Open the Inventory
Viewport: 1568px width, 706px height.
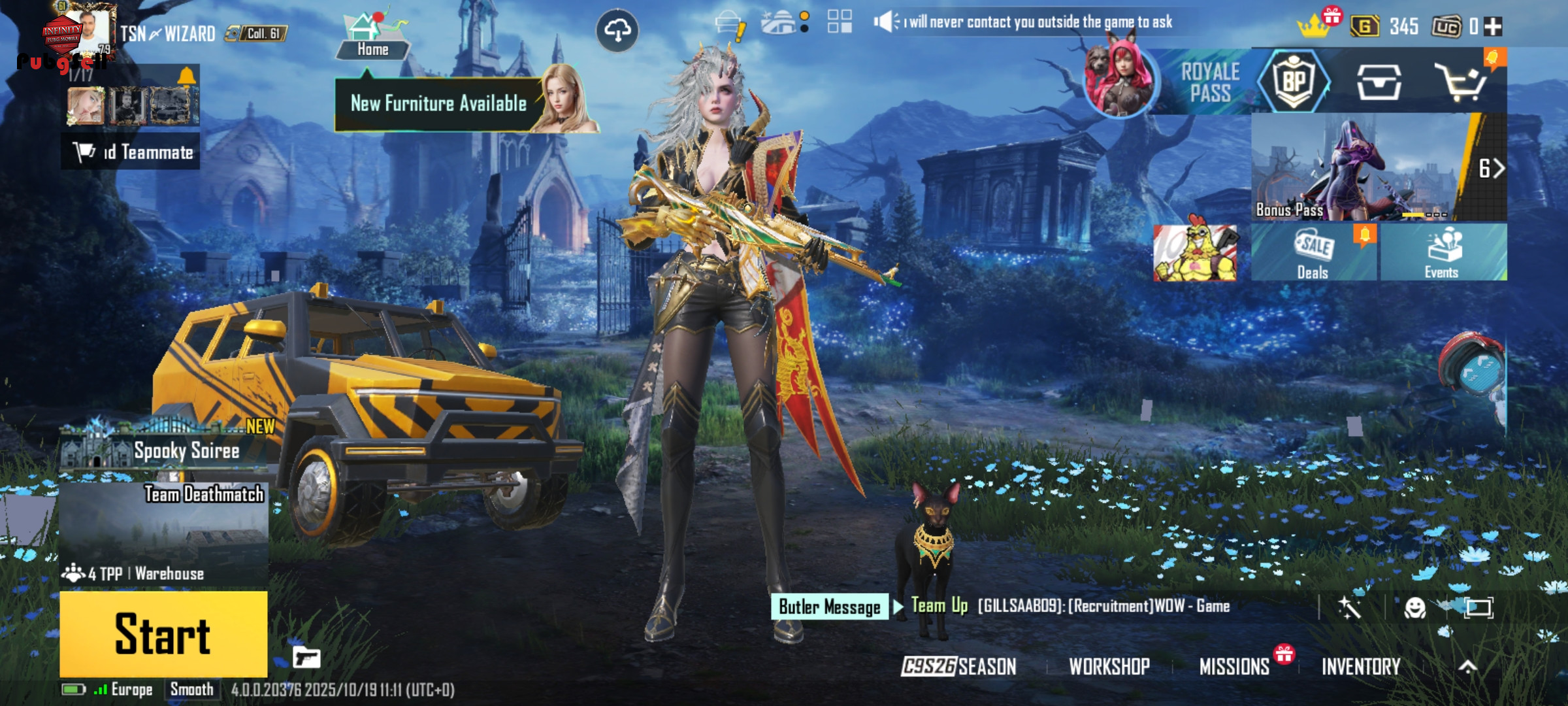click(1361, 666)
